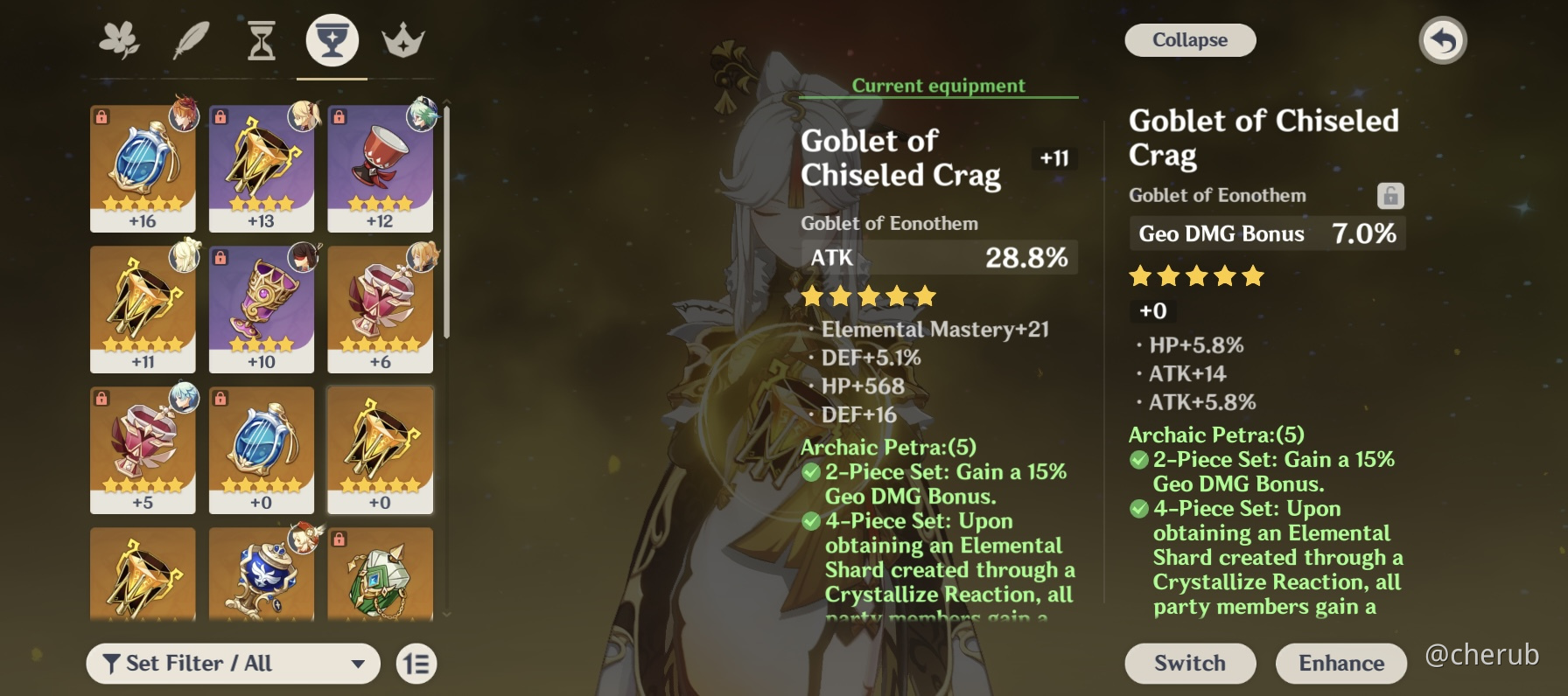The height and width of the screenshot is (696, 1568).
Task: Pick the +0 blue goblet artifact
Action: point(261,449)
